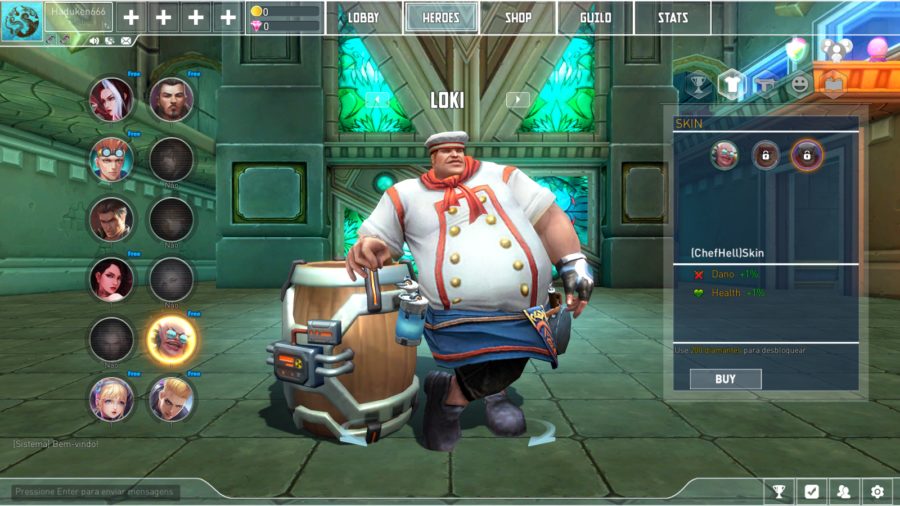Open the Lobby tab
The image size is (900, 506).
(x=364, y=18)
